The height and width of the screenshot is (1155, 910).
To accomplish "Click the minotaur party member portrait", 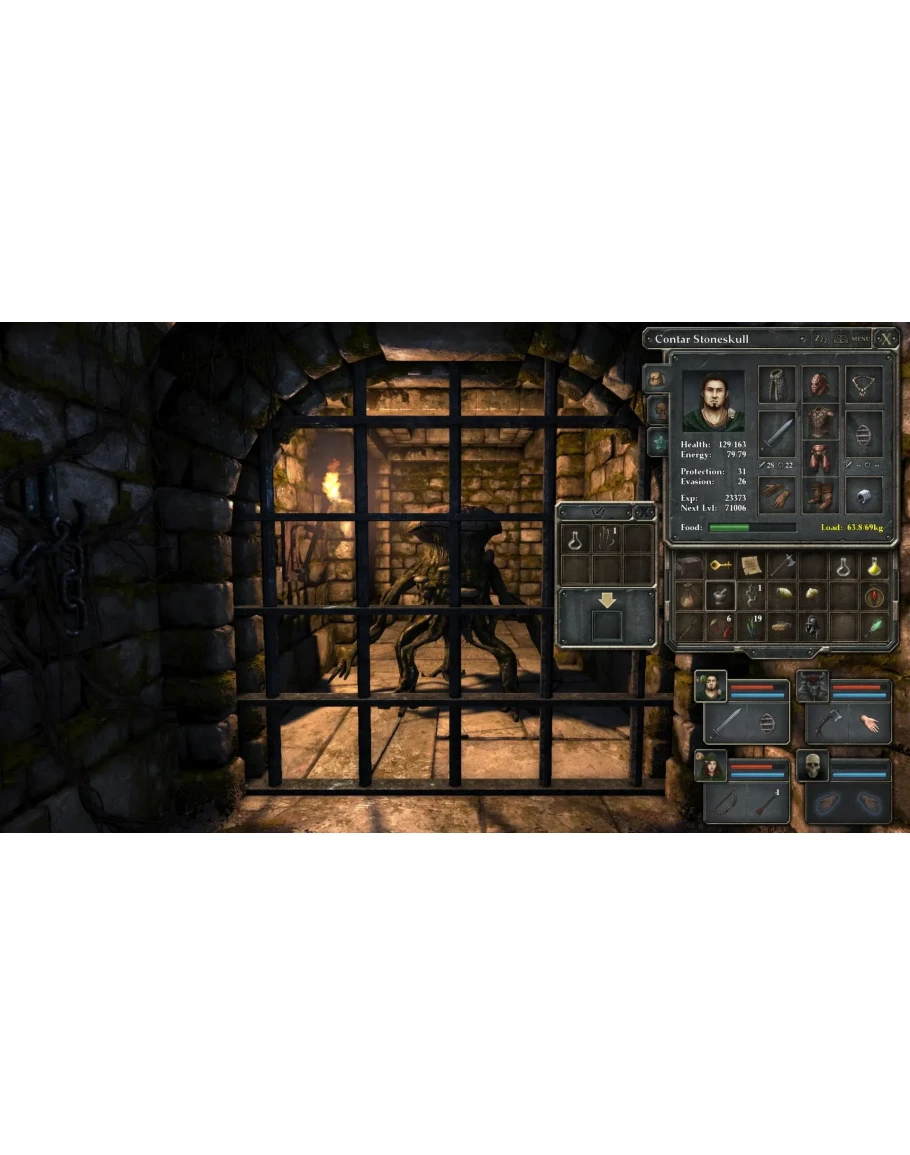I will point(812,686).
